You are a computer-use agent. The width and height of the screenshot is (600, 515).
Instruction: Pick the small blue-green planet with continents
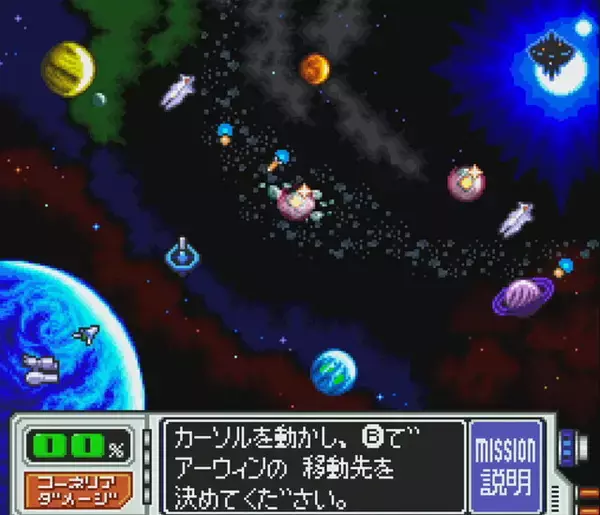pos(333,372)
